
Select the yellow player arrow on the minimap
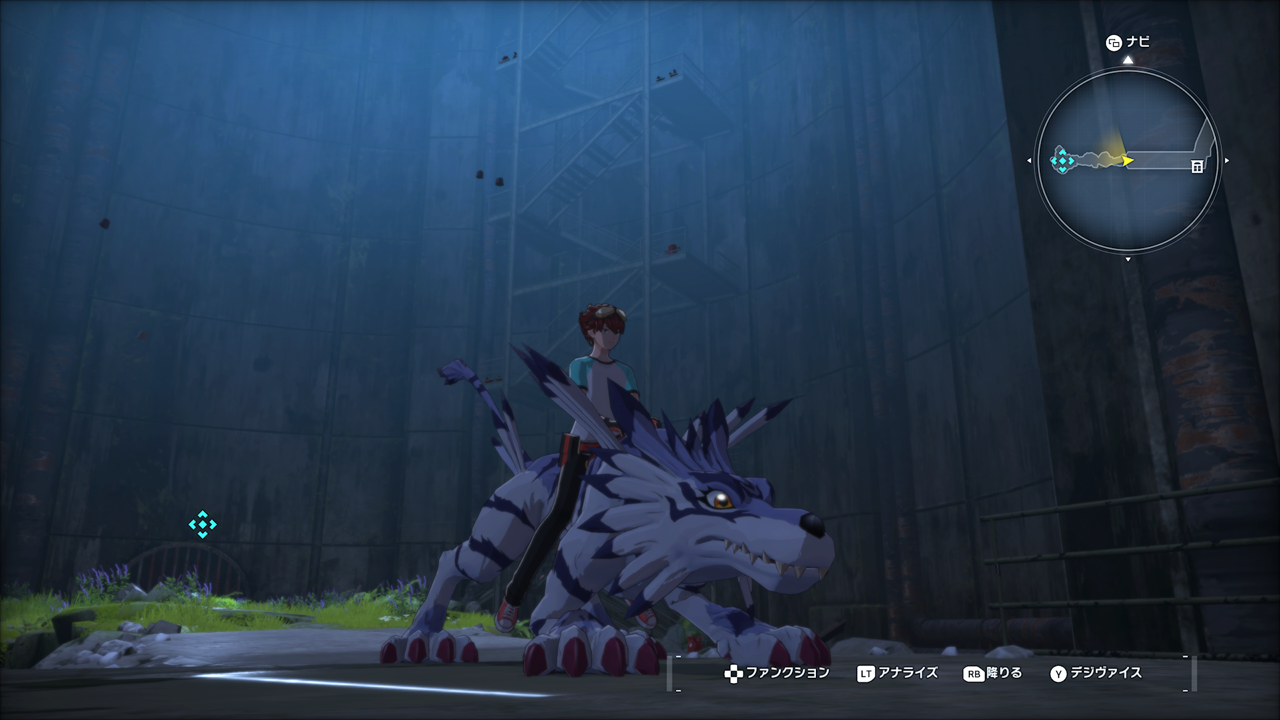click(1127, 160)
